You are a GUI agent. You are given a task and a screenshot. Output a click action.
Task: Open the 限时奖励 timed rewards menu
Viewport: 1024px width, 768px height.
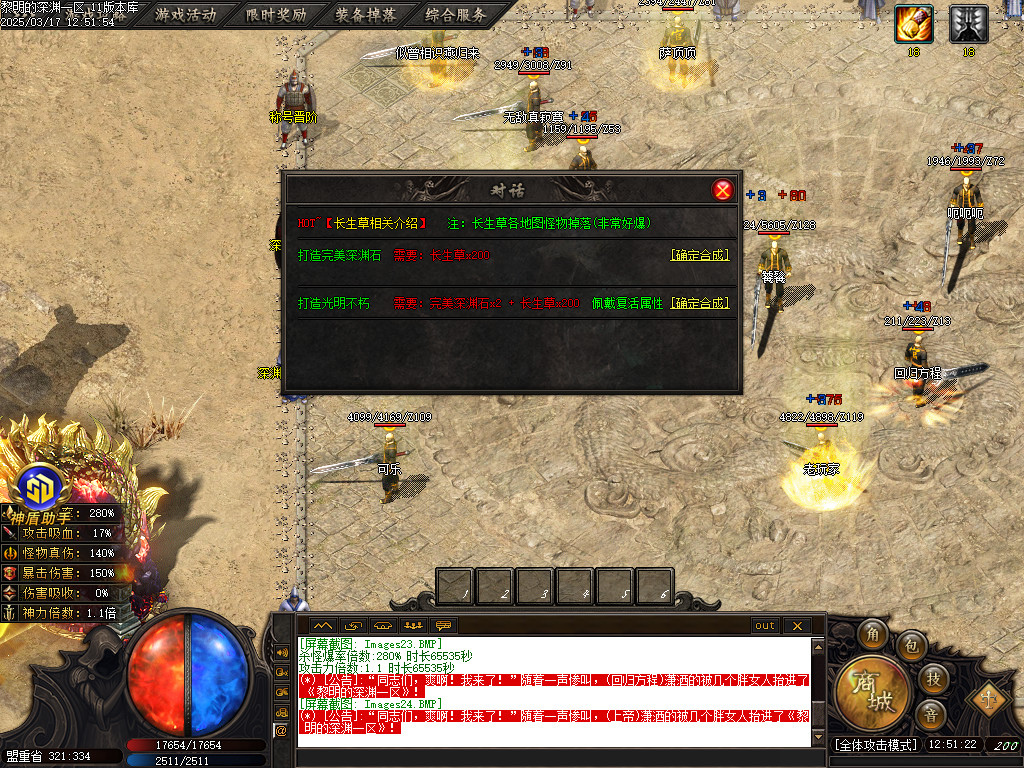tap(276, 15)
